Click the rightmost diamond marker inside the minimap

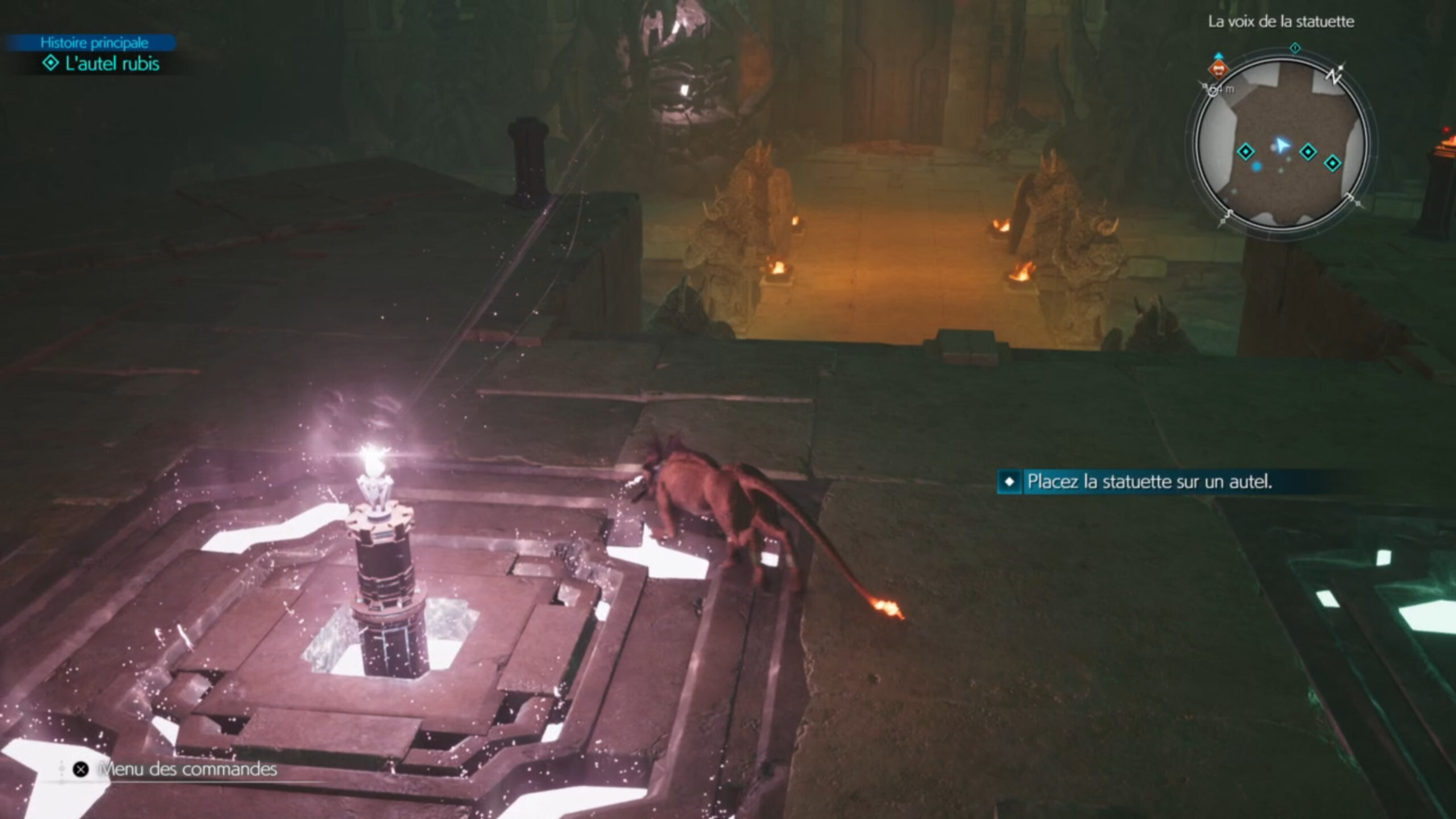tap(1333, 163)
